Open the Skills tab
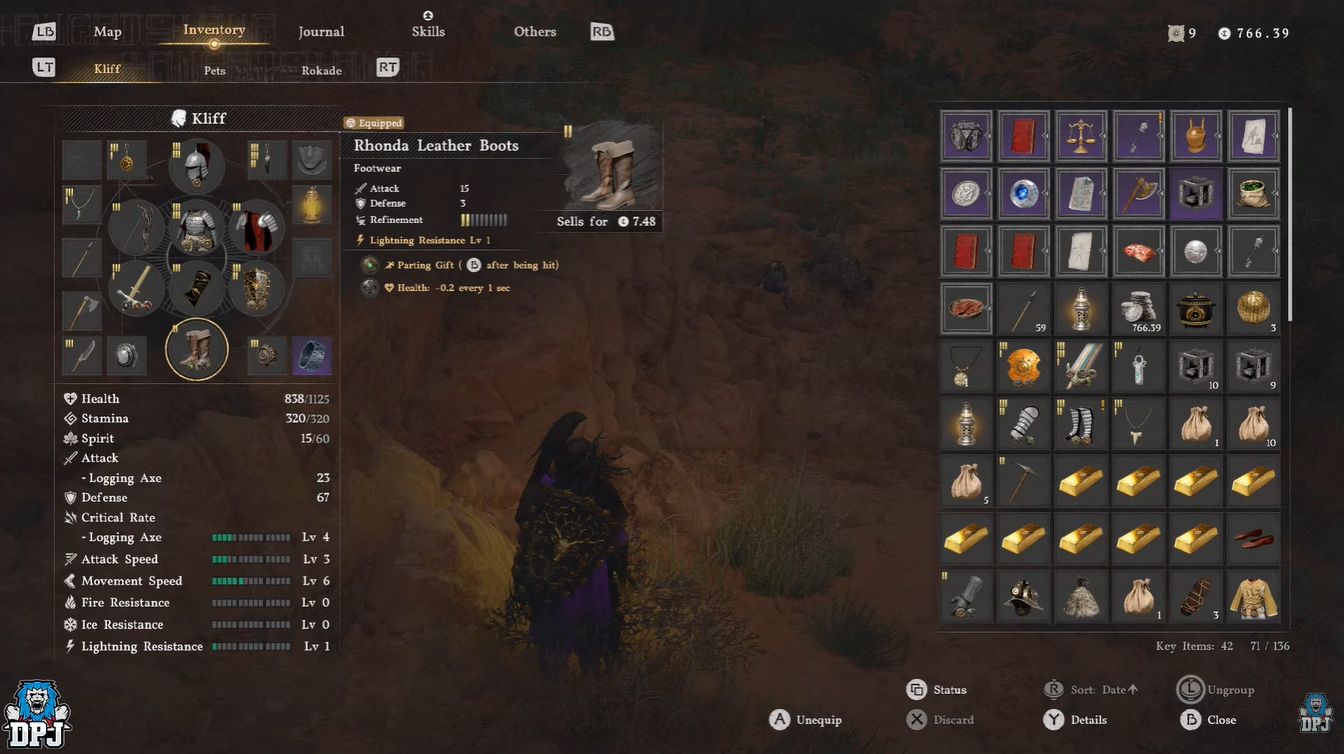The image size is (1344, 754). click(428, 32)
